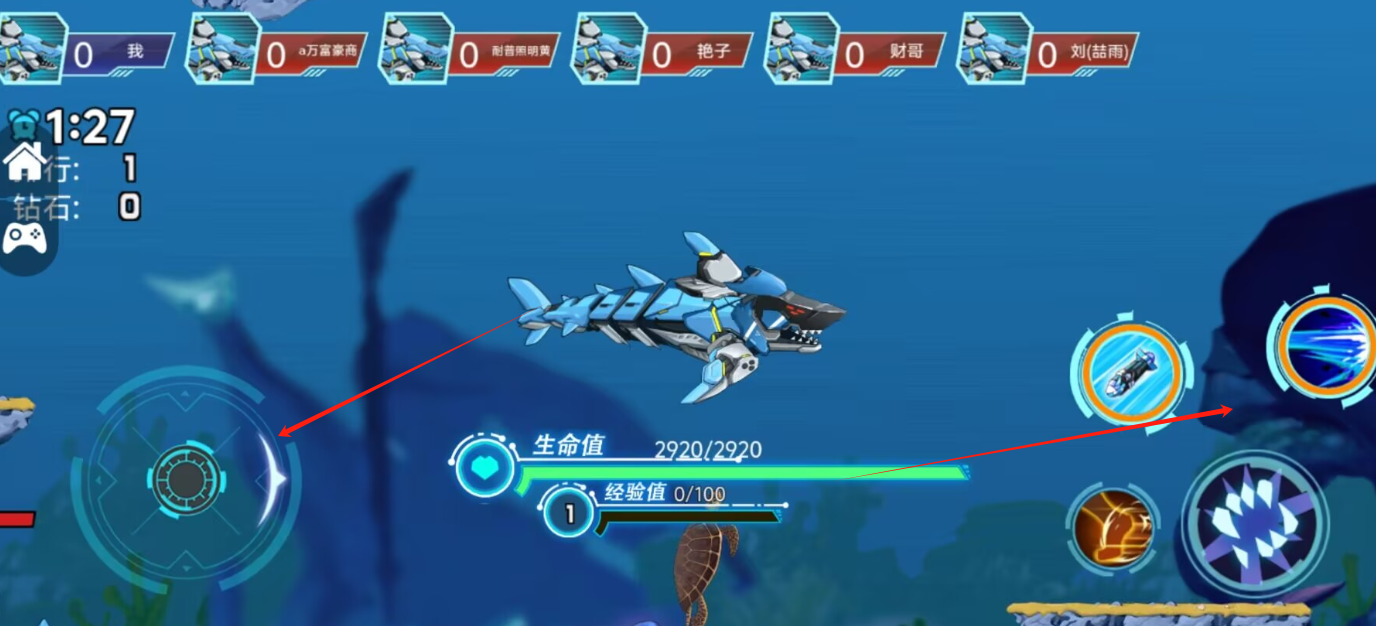Select player 财哥 on the scoreboard
Screen dimensions: 1376x626
click(855, 51)
